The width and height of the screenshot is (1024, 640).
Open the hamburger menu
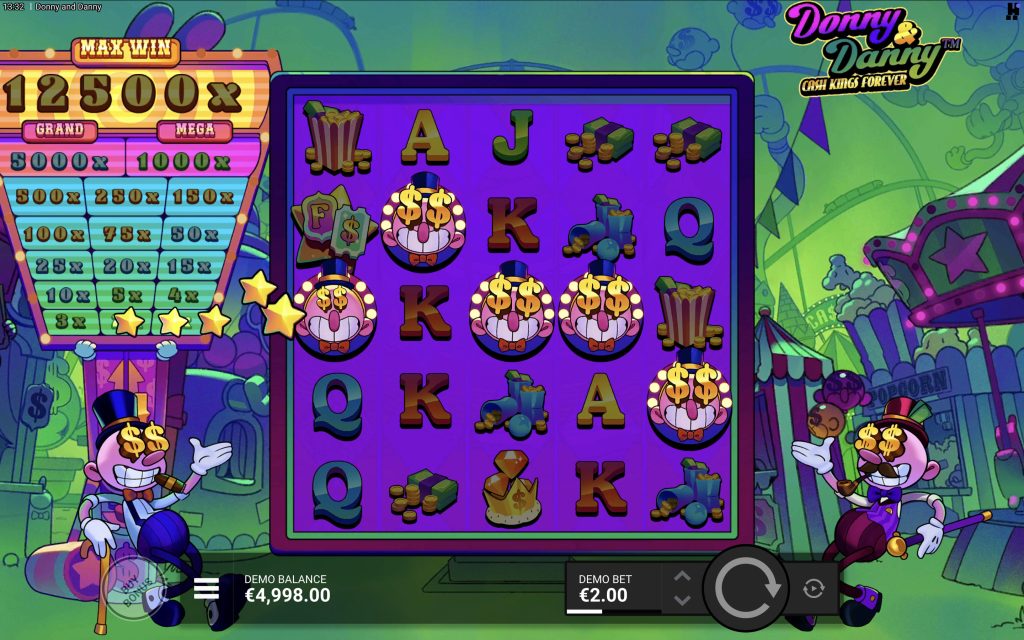coord(206,588)
